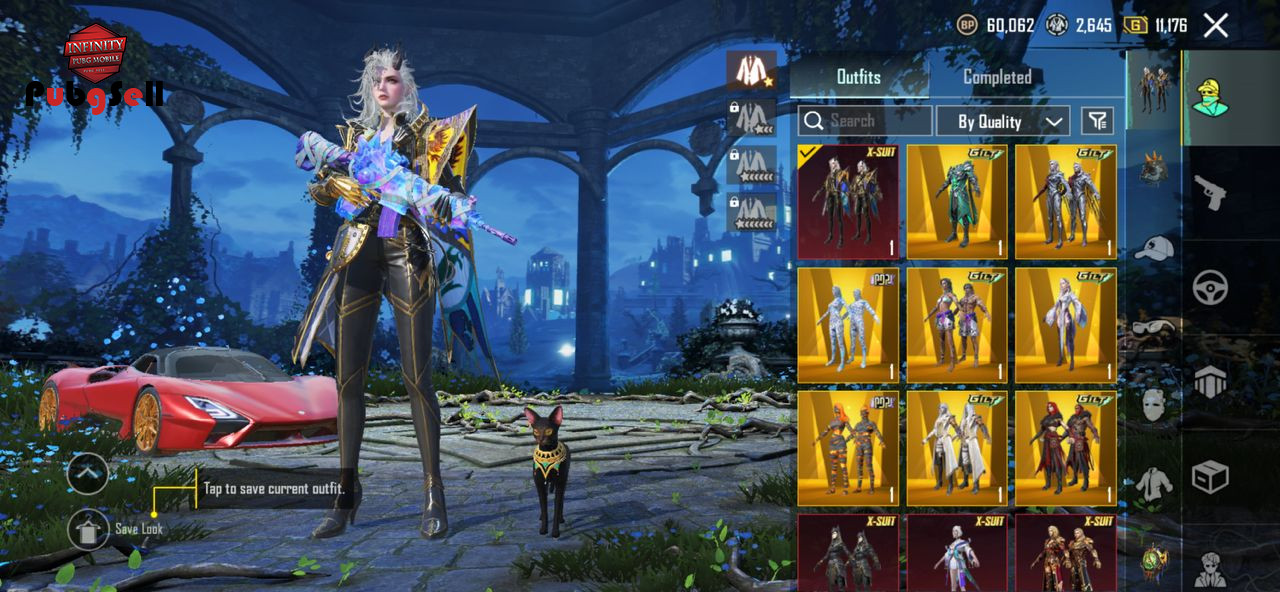This screenshot has height=592, width=1280.
Task: Select the equipped X-Suit outfit with checkmark
Action: pyautogui.click(x=848, y=202)
